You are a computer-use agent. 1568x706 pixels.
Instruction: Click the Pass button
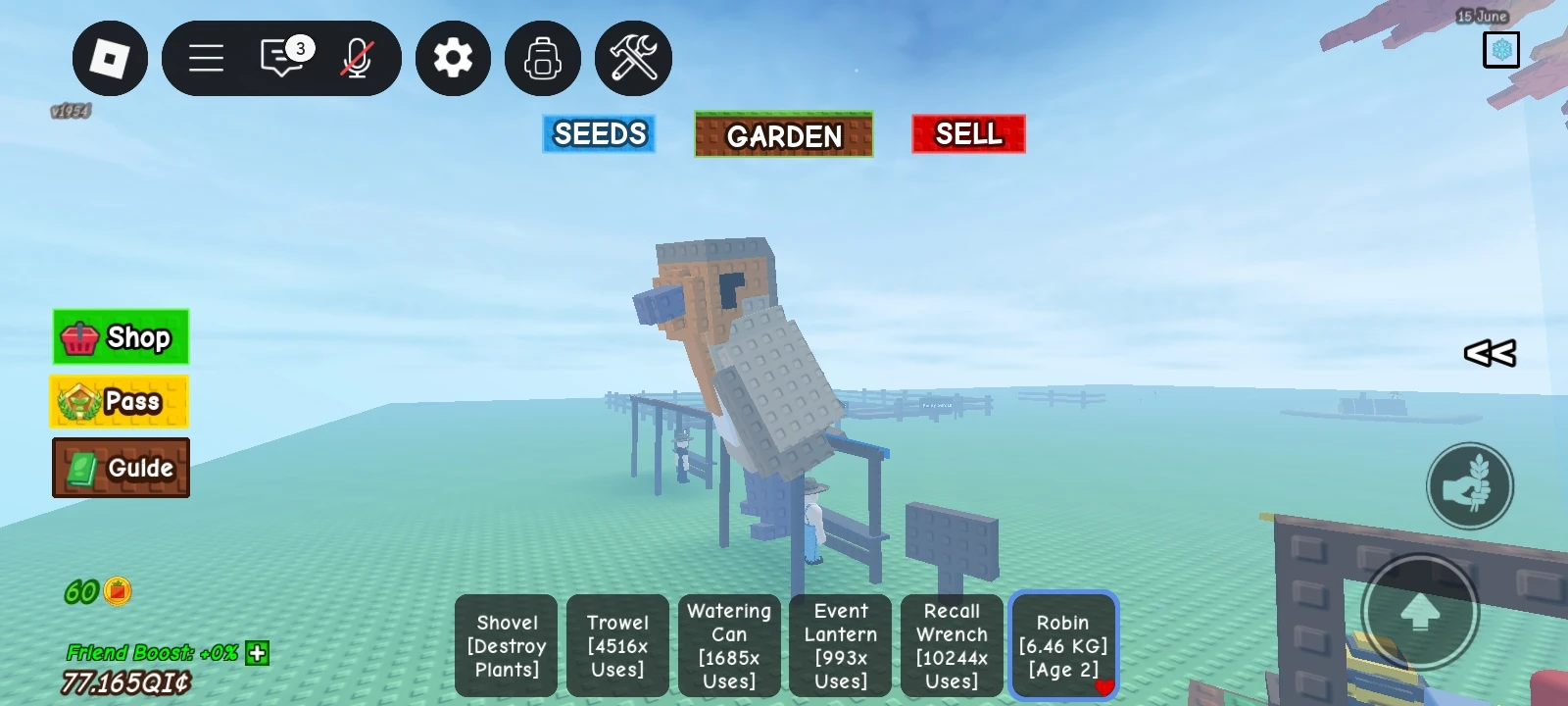[x=120, y=402]
